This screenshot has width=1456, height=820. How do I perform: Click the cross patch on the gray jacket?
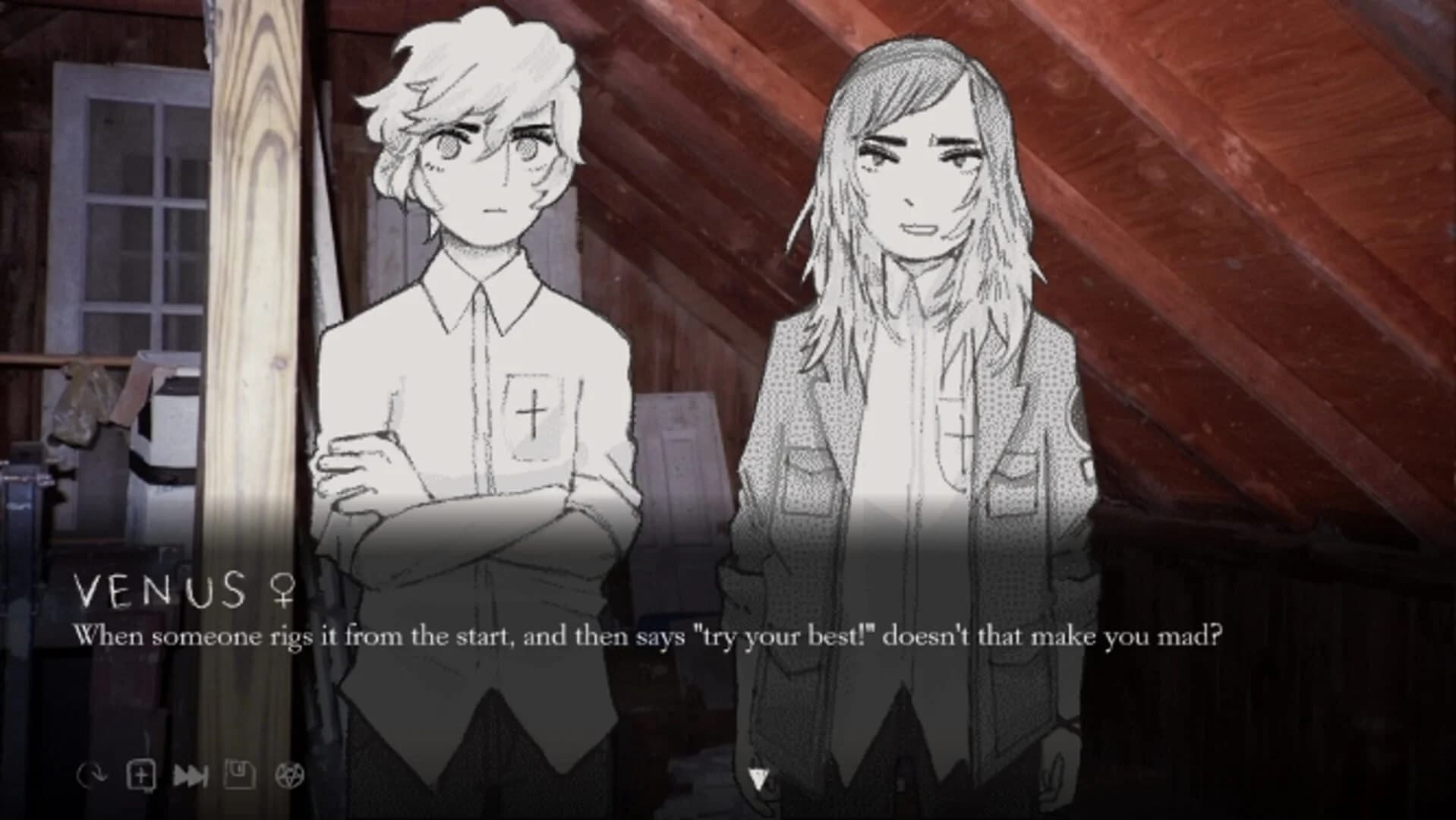tap(962, 437)
